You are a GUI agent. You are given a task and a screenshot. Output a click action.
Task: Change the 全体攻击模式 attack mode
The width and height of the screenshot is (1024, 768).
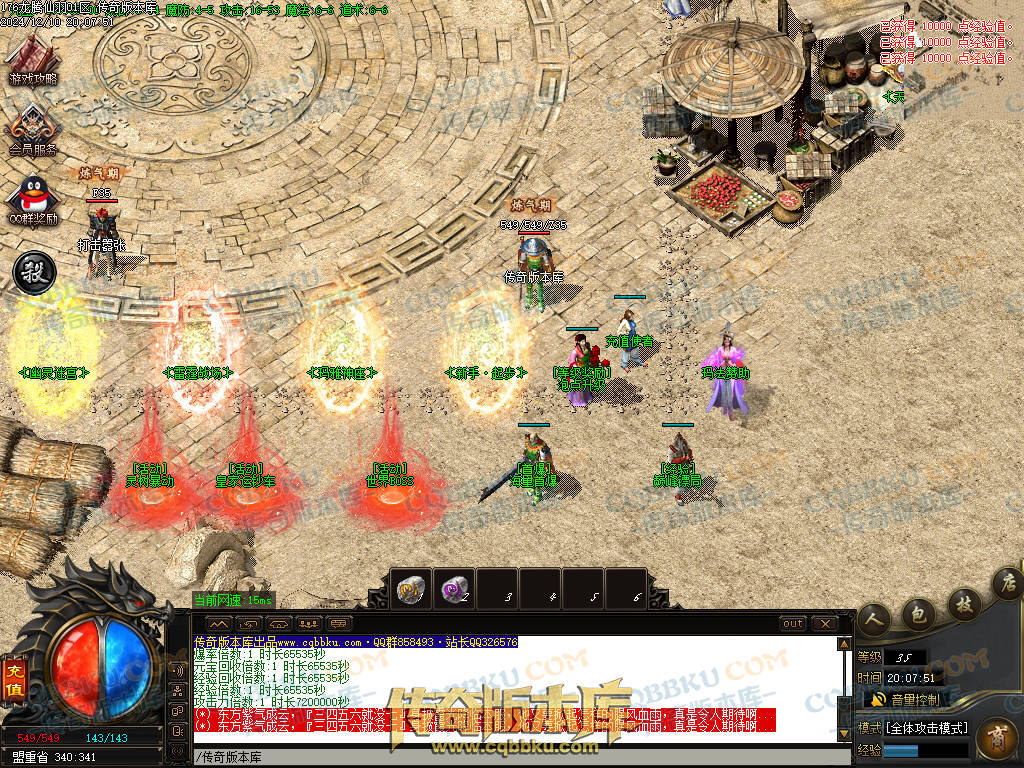click(x=926, y=727)
